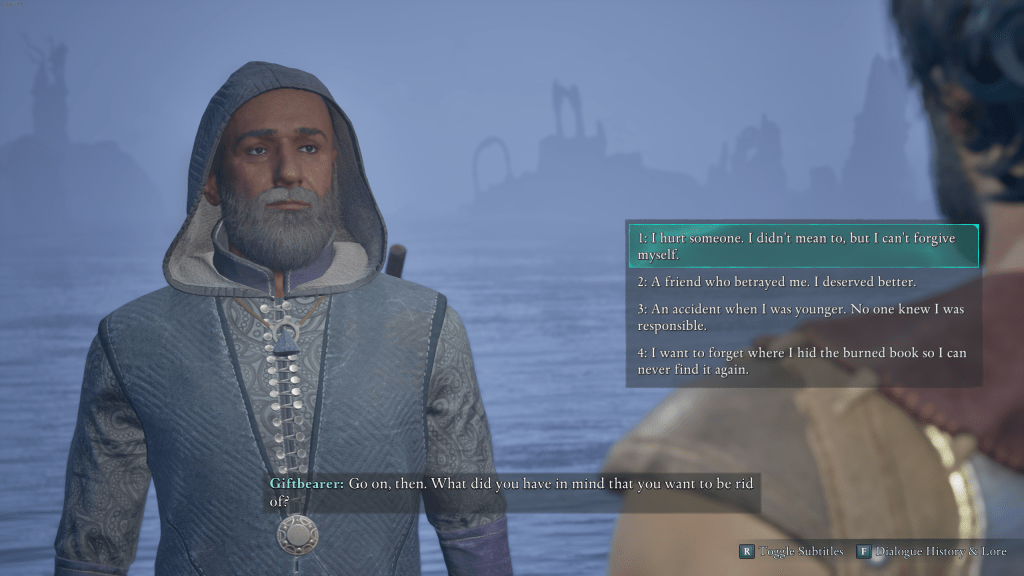Viewport: 1024px width, 576px height.
Task: Choose reply "I hurt someone"
Action: pos(803,246)
